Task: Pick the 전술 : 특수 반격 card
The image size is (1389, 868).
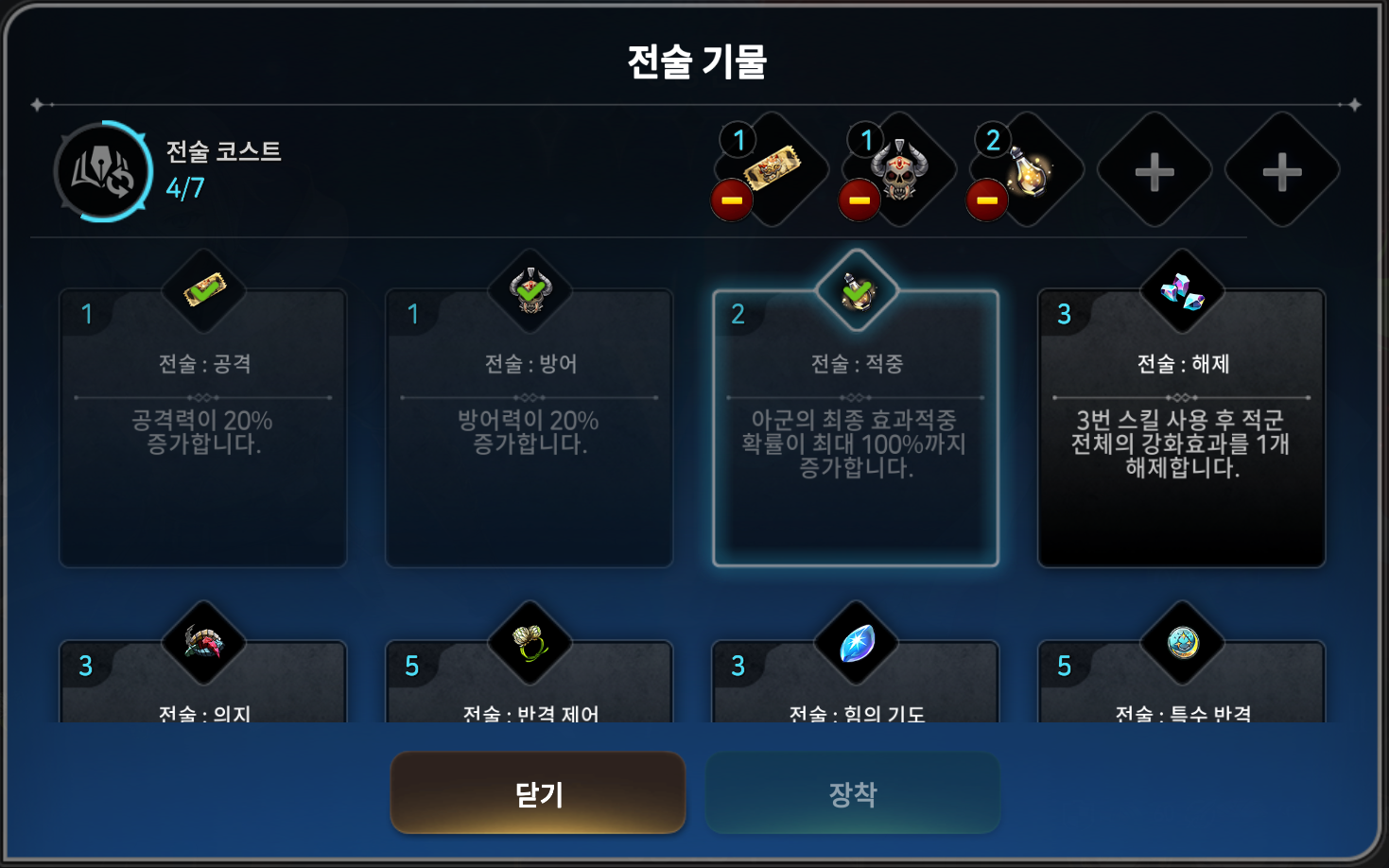Action: 1182,683
